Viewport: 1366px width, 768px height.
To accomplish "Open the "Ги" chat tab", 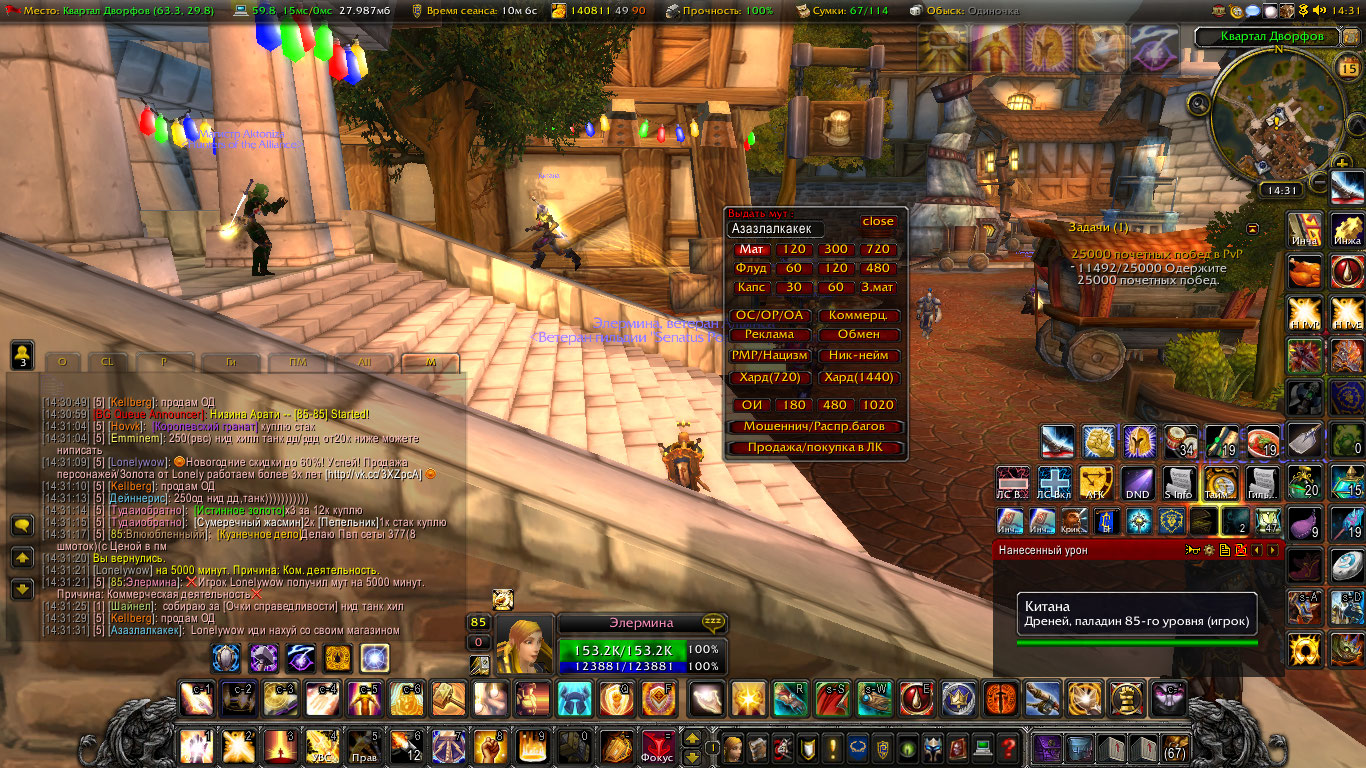I will [230, 362].
